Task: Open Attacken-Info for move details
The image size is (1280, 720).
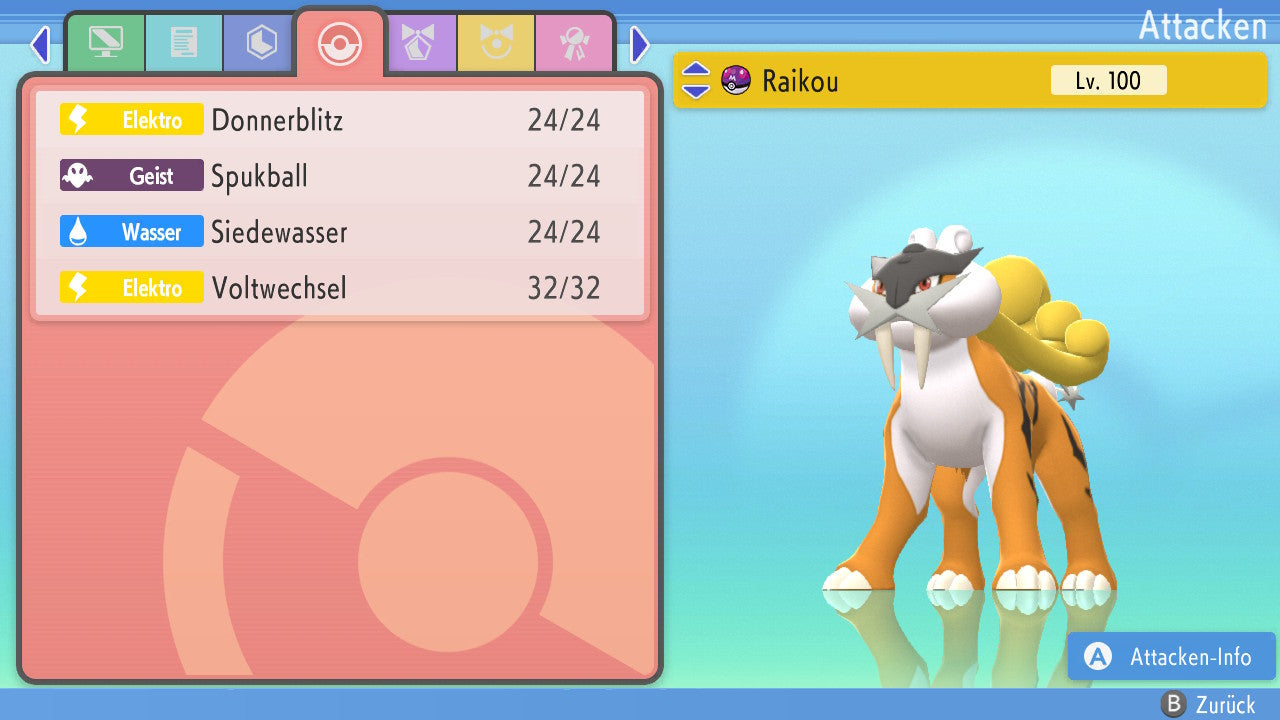Action: 1171,657
